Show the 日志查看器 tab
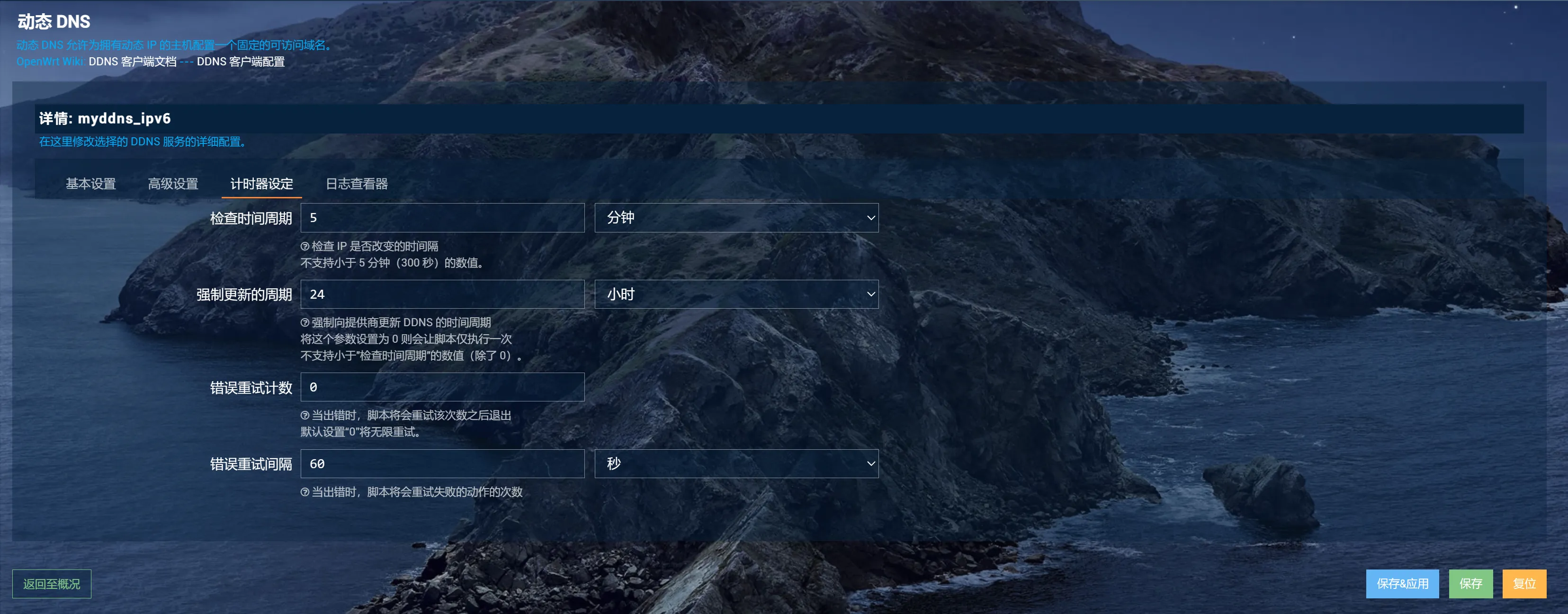Image resolution: width=1568 pixels, height=614 pixels. pos(357,184)
